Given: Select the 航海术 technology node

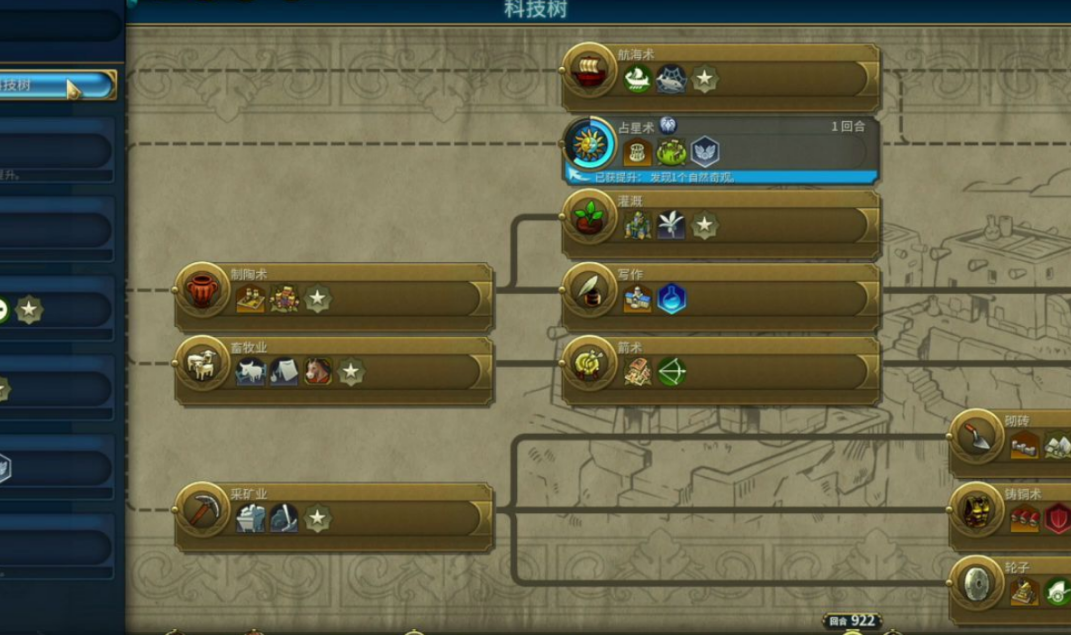Looking at the screenshot, I should coord(720,77).
